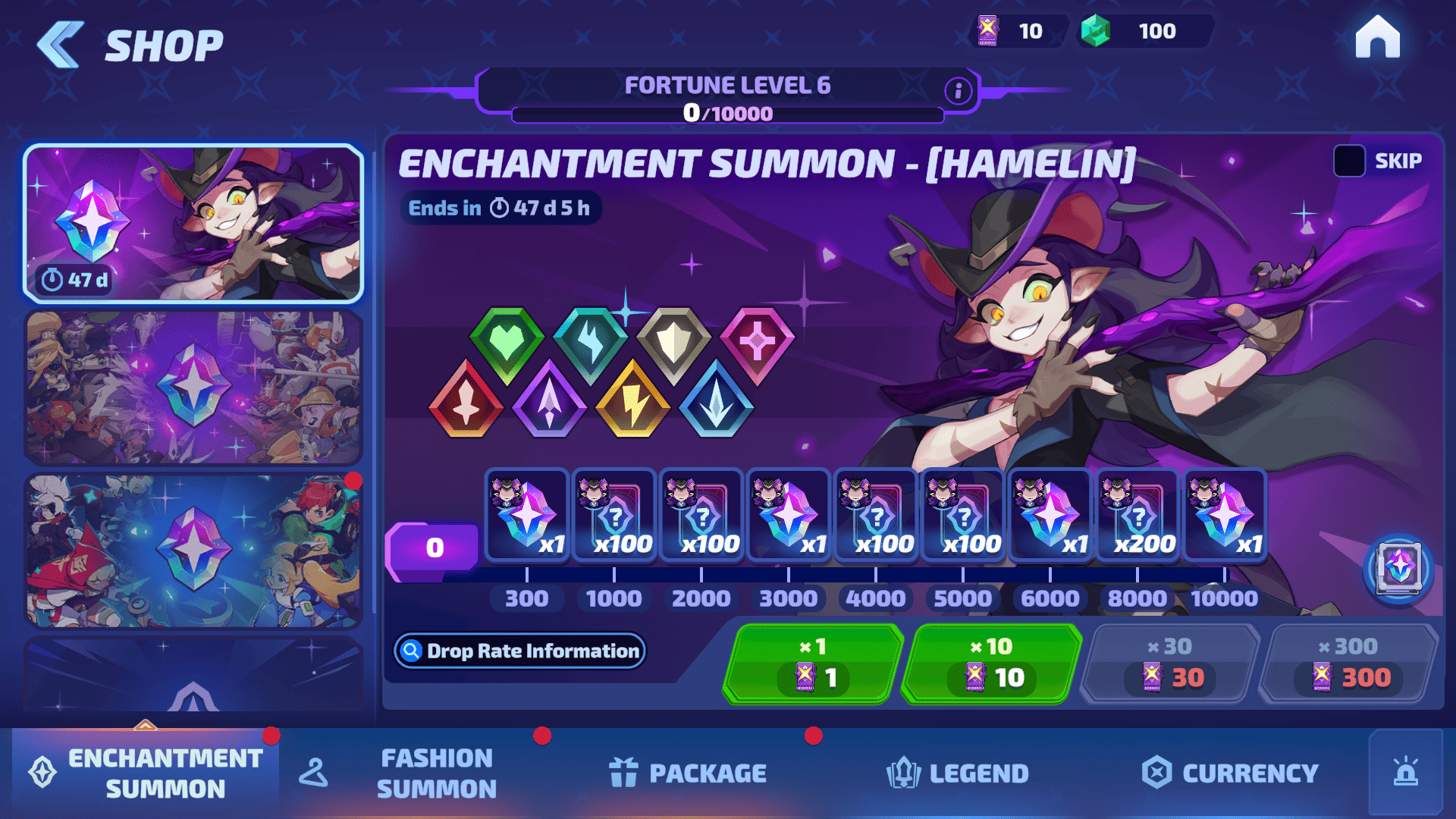Choose the x300 summon option

coord(1348,664)
